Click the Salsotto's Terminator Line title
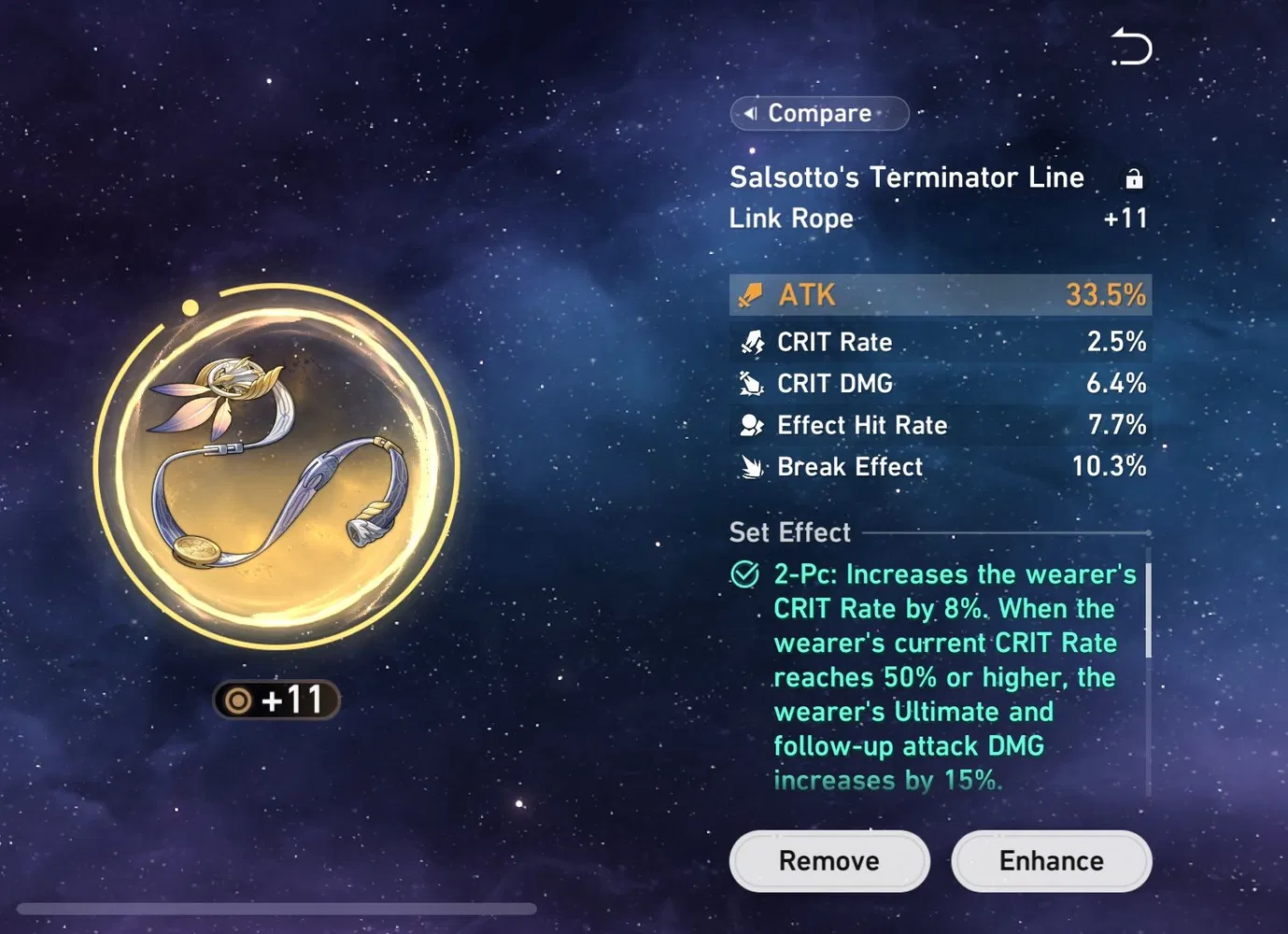This screenshot has width=1288, height=934. pyautogui.click(x=906, y=177)
